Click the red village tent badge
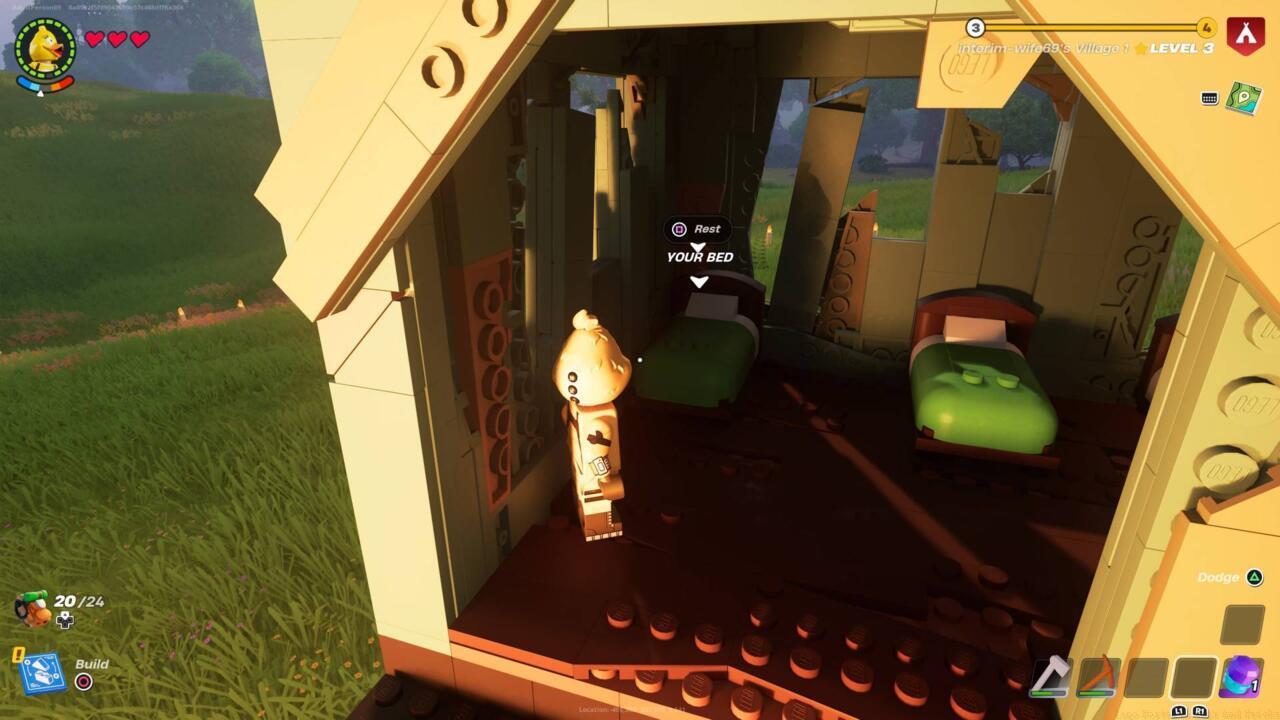The height and width of the screenshot is (720, 1280). click(1246, 33)
